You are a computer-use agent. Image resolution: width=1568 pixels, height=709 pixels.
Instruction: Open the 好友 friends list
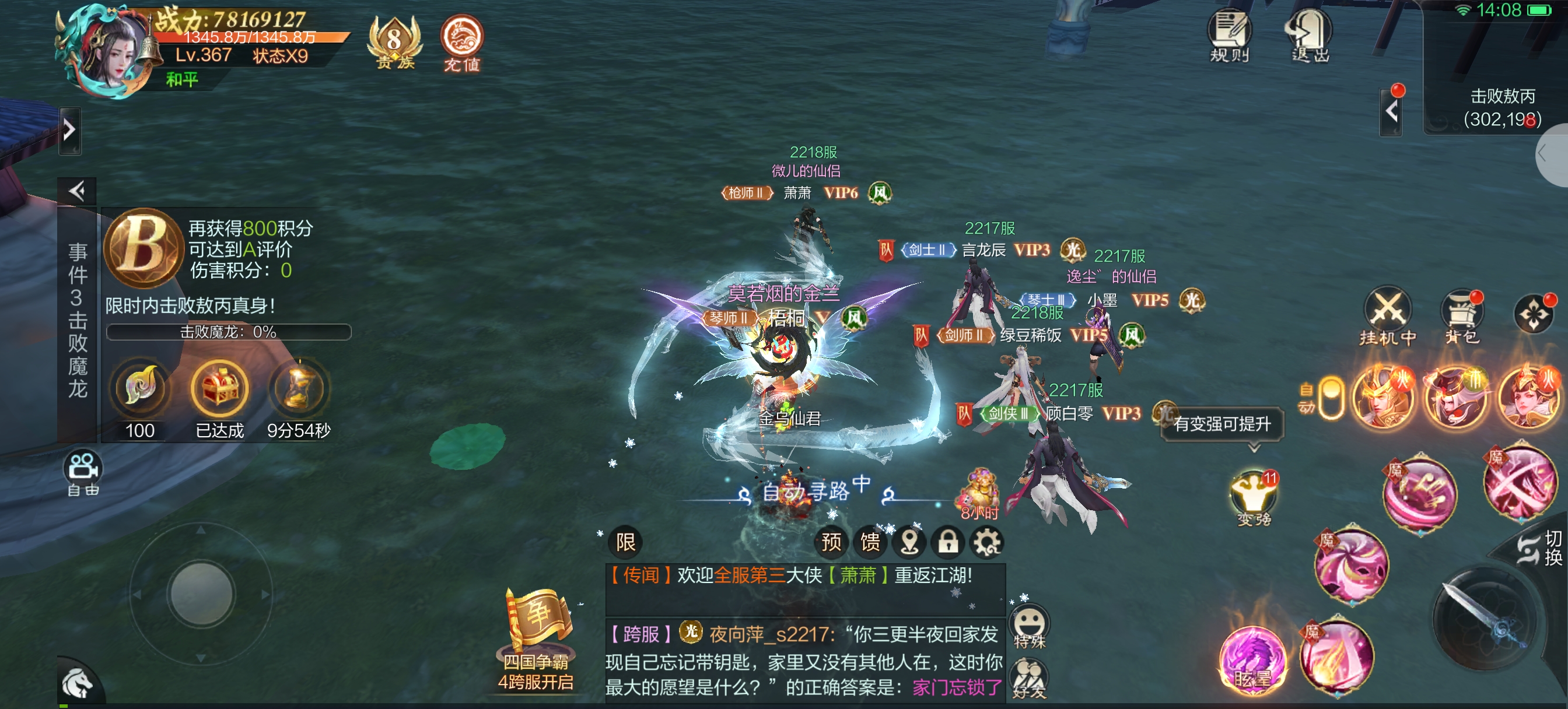[1030, 679]
